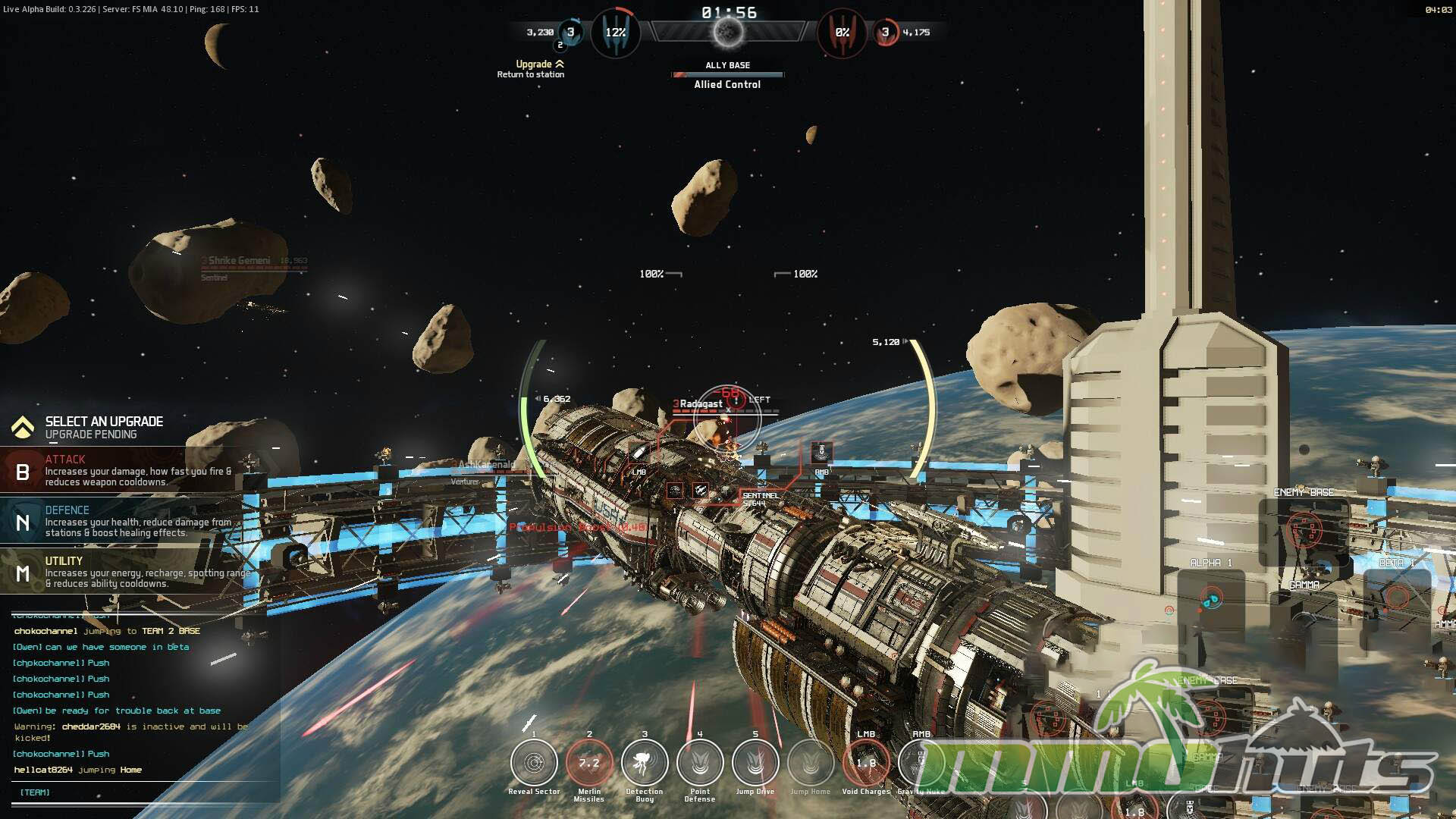
Task: Click the Beta 1 sector on the map
Action: coord(1397,598)
